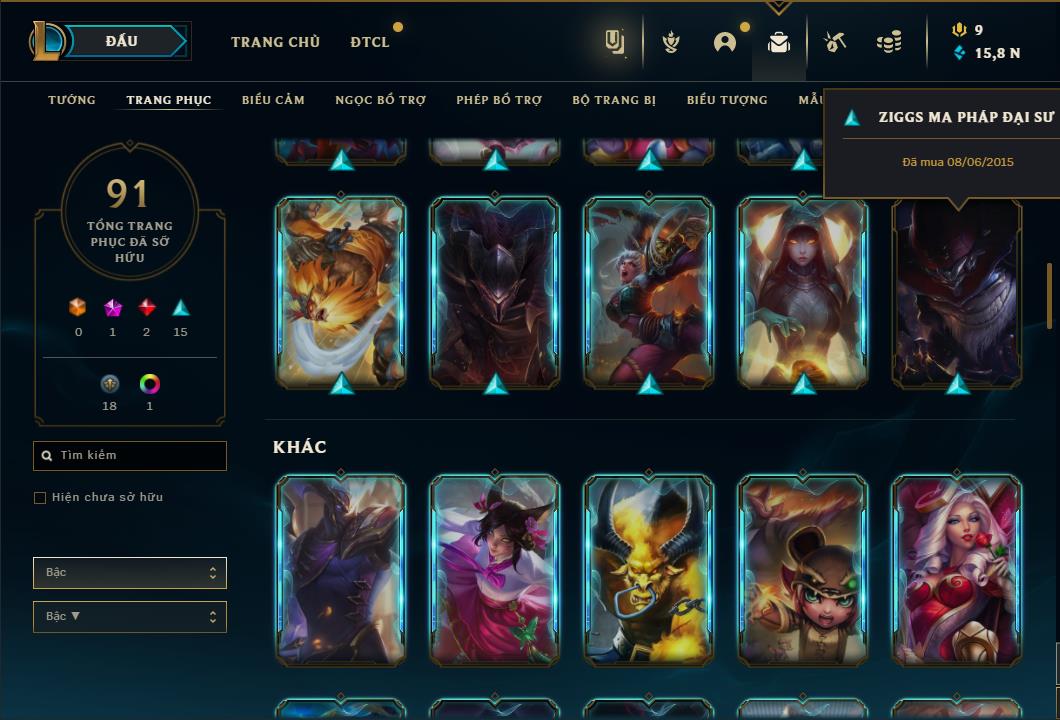Open the Bậc ▼ sort-order dropdown
1060x720 pixels.
130,617
